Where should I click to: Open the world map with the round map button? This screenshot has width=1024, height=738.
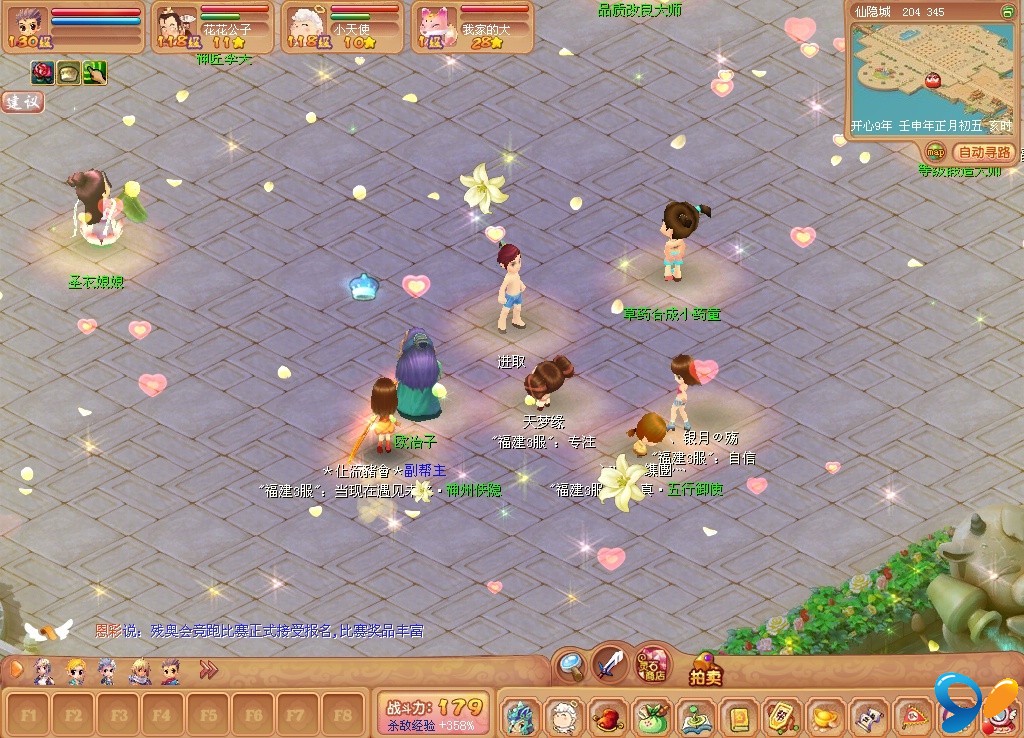click(x=936, y=152)
